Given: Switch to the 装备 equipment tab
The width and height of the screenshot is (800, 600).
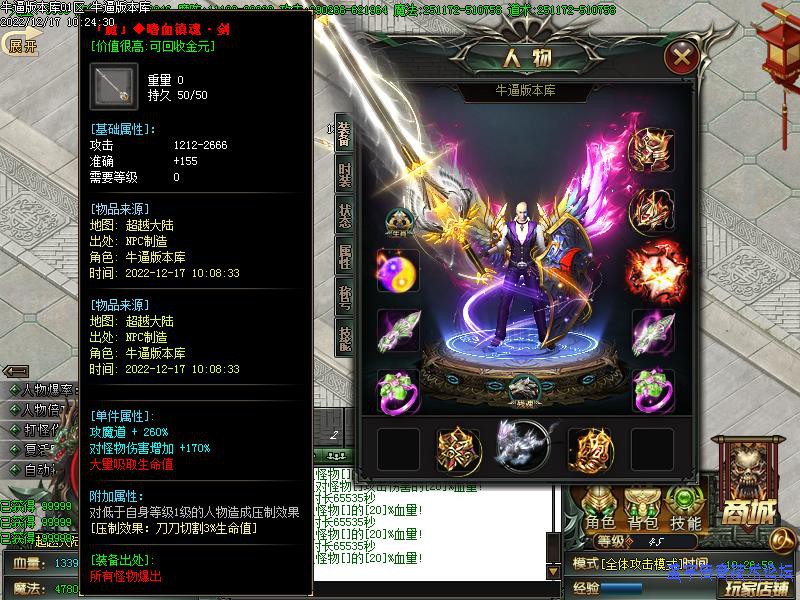Looking at the screenshot, I should coord(344,137).
